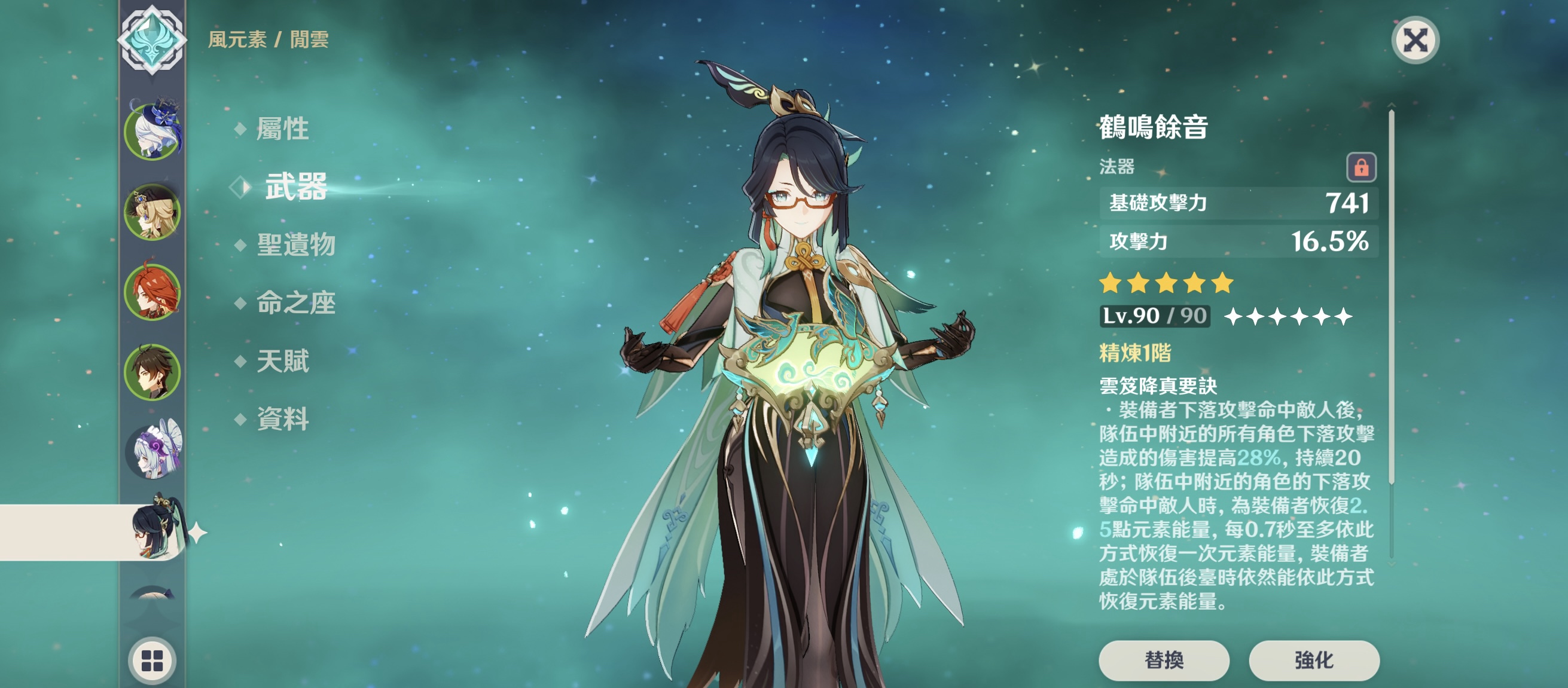Pick the silver-haired character with purple headdress

pyautogui.click(x=152, y=451)
